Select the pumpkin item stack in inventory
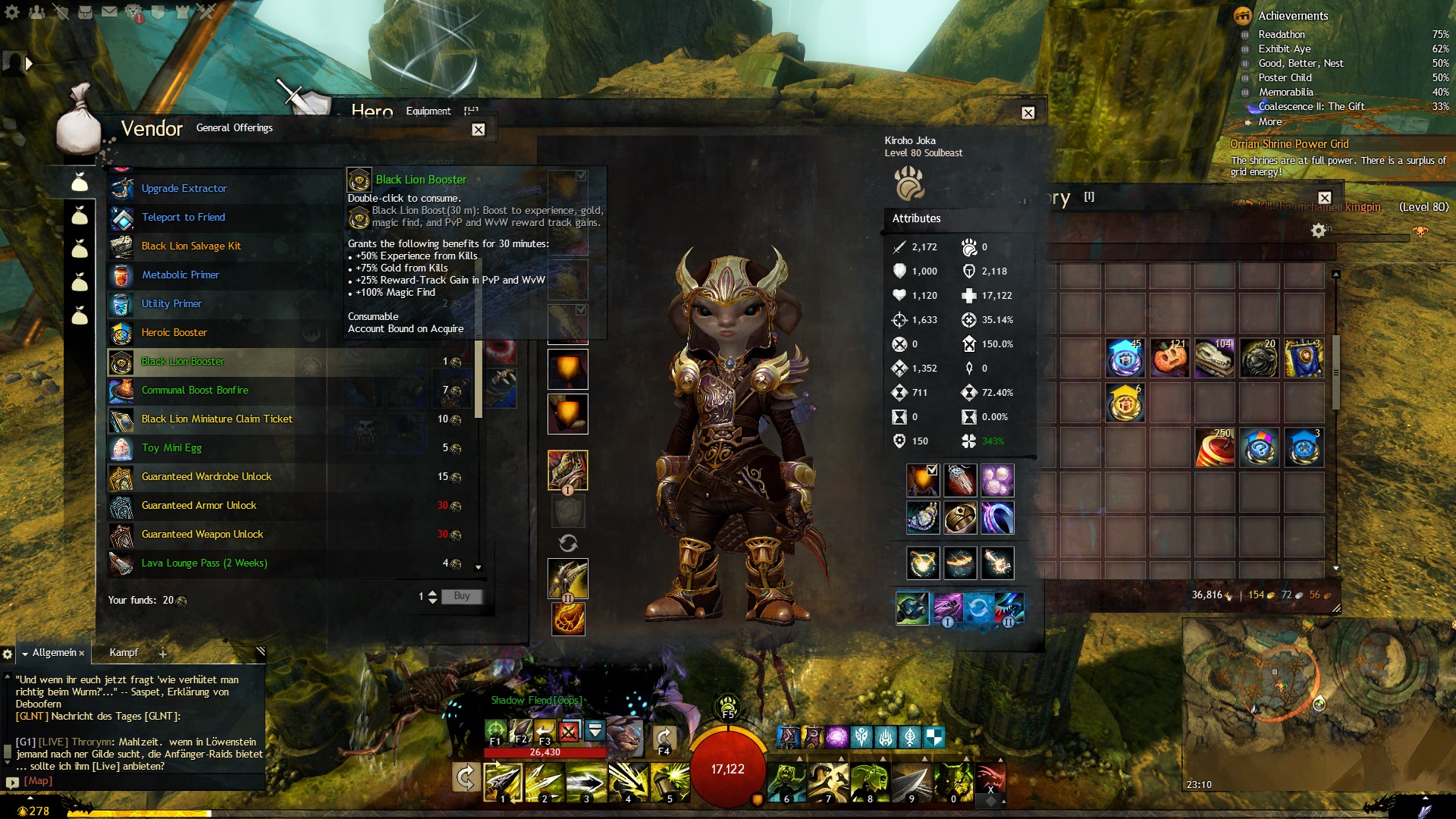 (x=1169, y=359)
